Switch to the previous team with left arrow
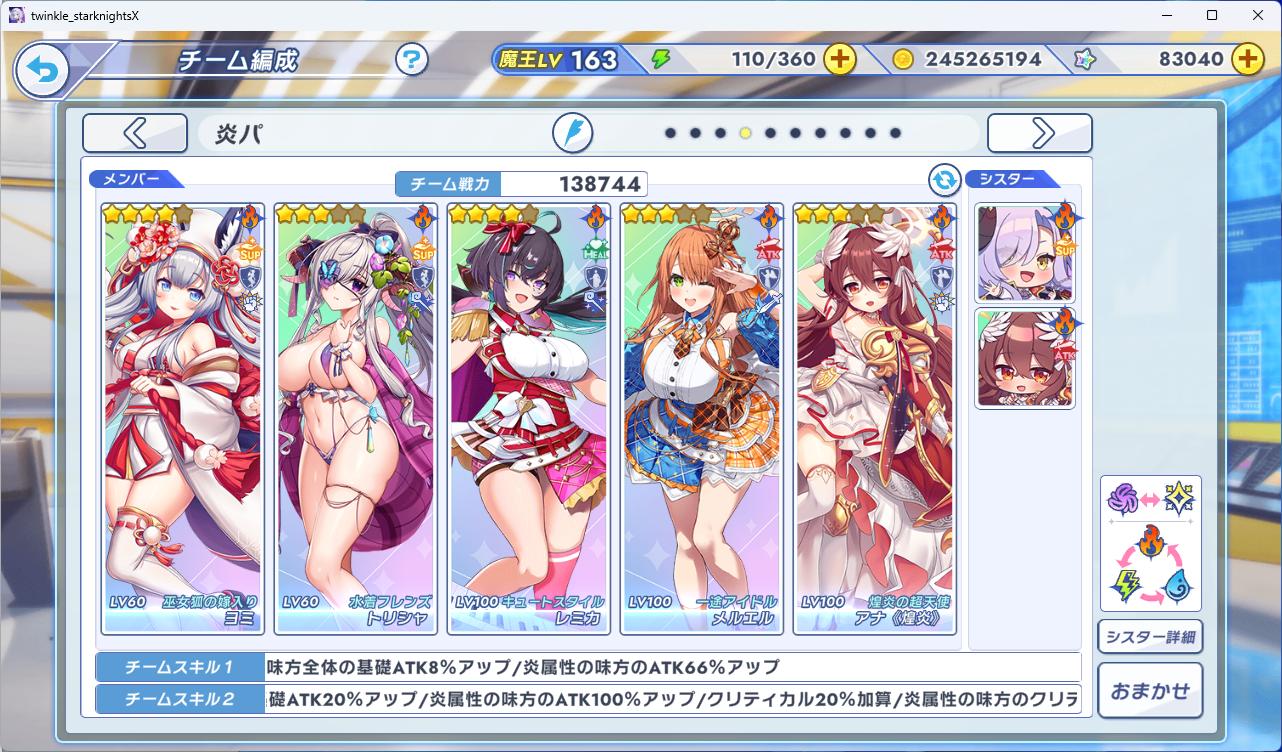The width and height of the screenshot is (1282, 752). 135,133
